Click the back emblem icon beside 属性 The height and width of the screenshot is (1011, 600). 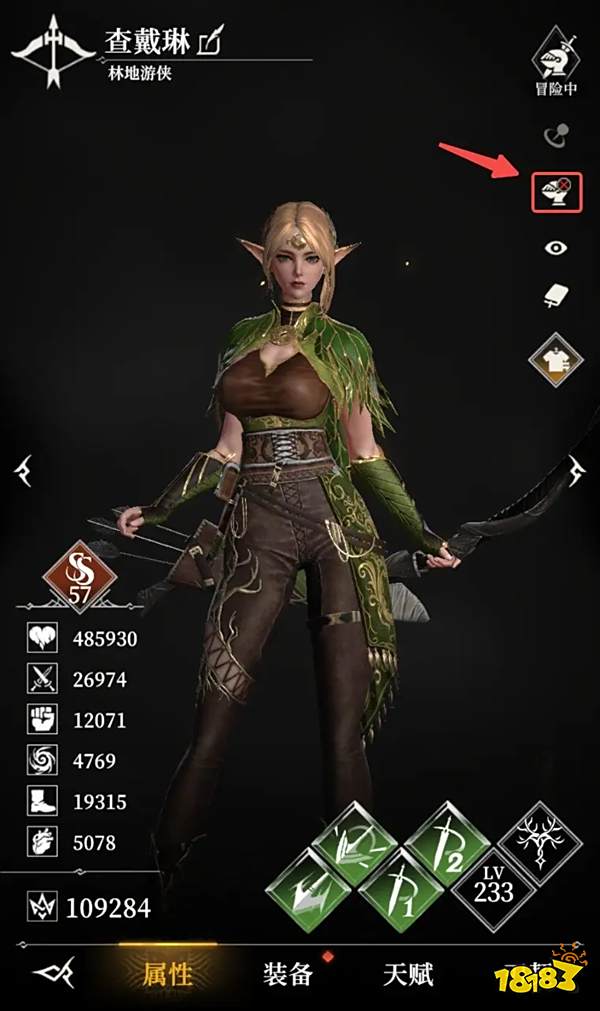(x=53, y=973)
